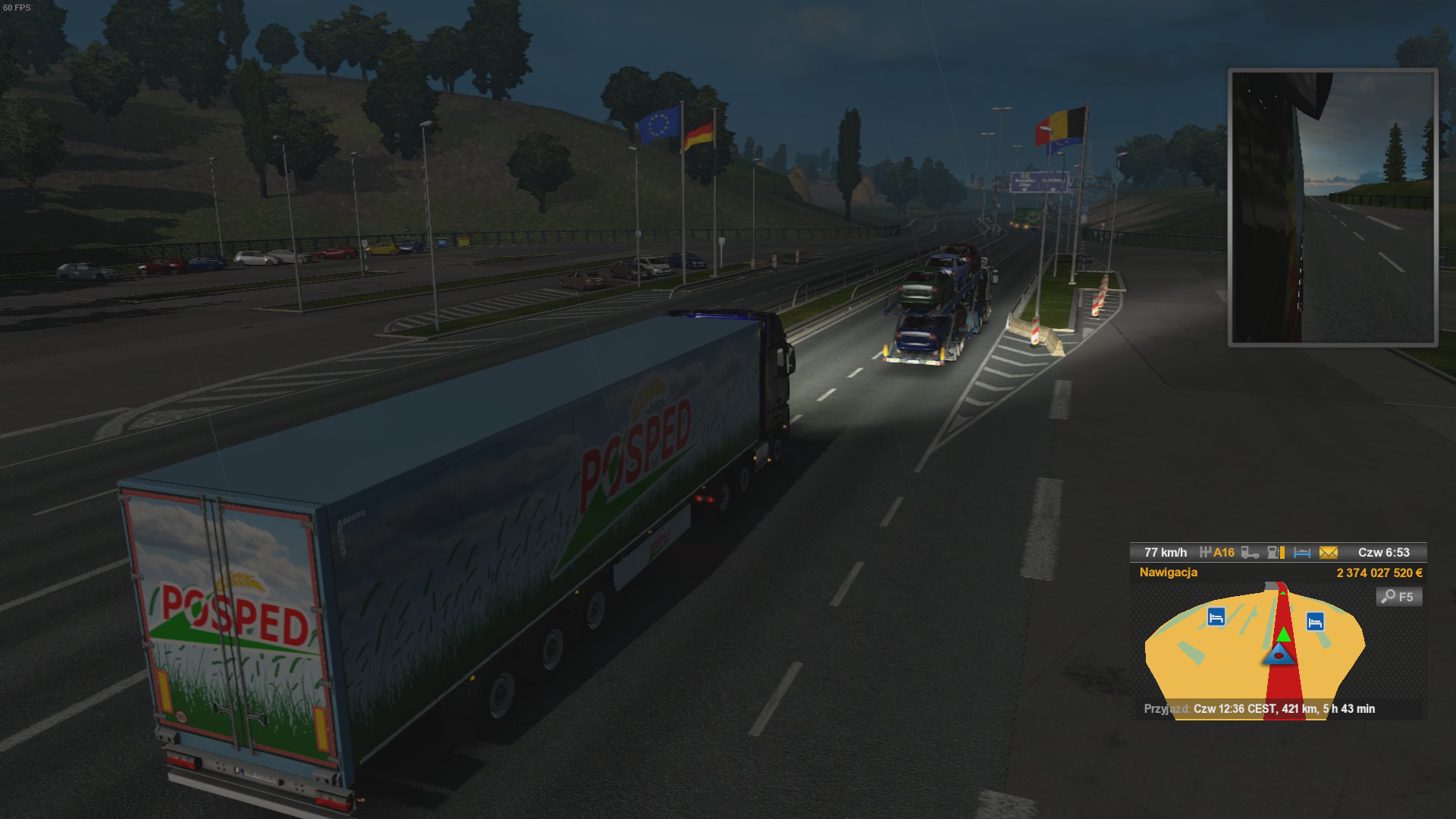The width and height of the screenshot is (1456, 819).
Task: Open the yellow mail envelope icon
Action: coord(1328,553)
